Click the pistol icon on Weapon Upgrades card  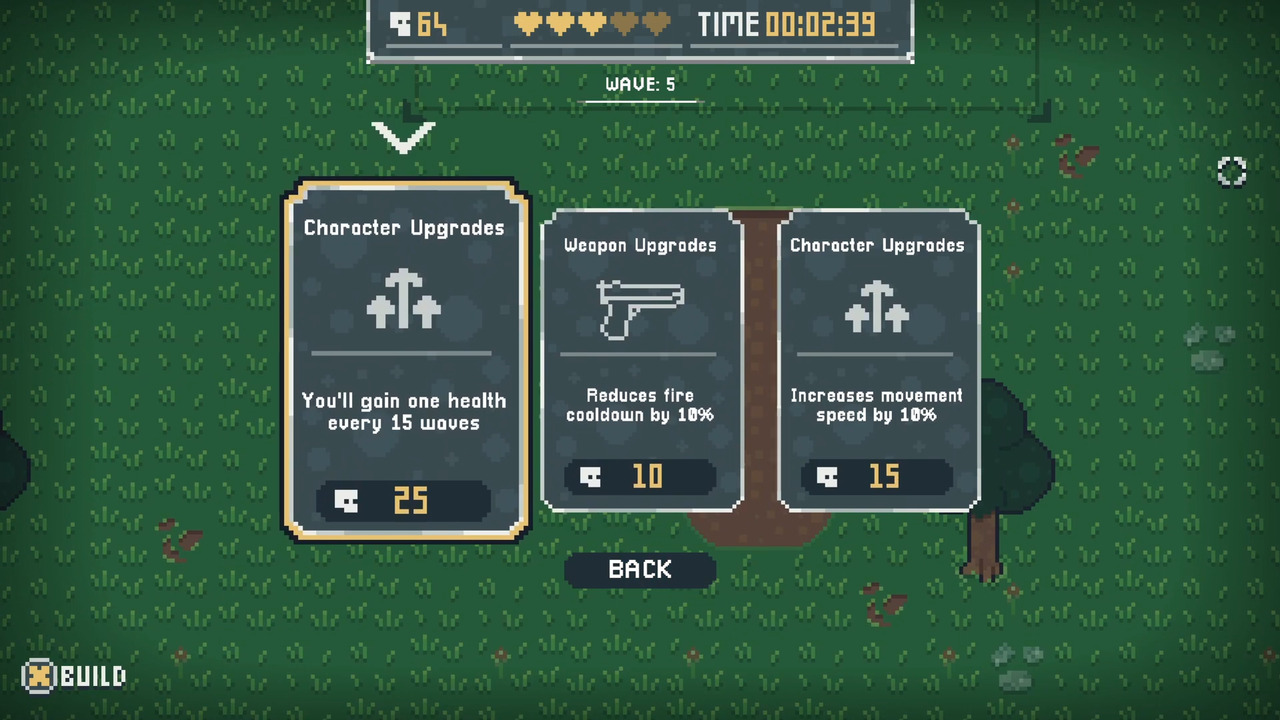click(x=640, y=307)
